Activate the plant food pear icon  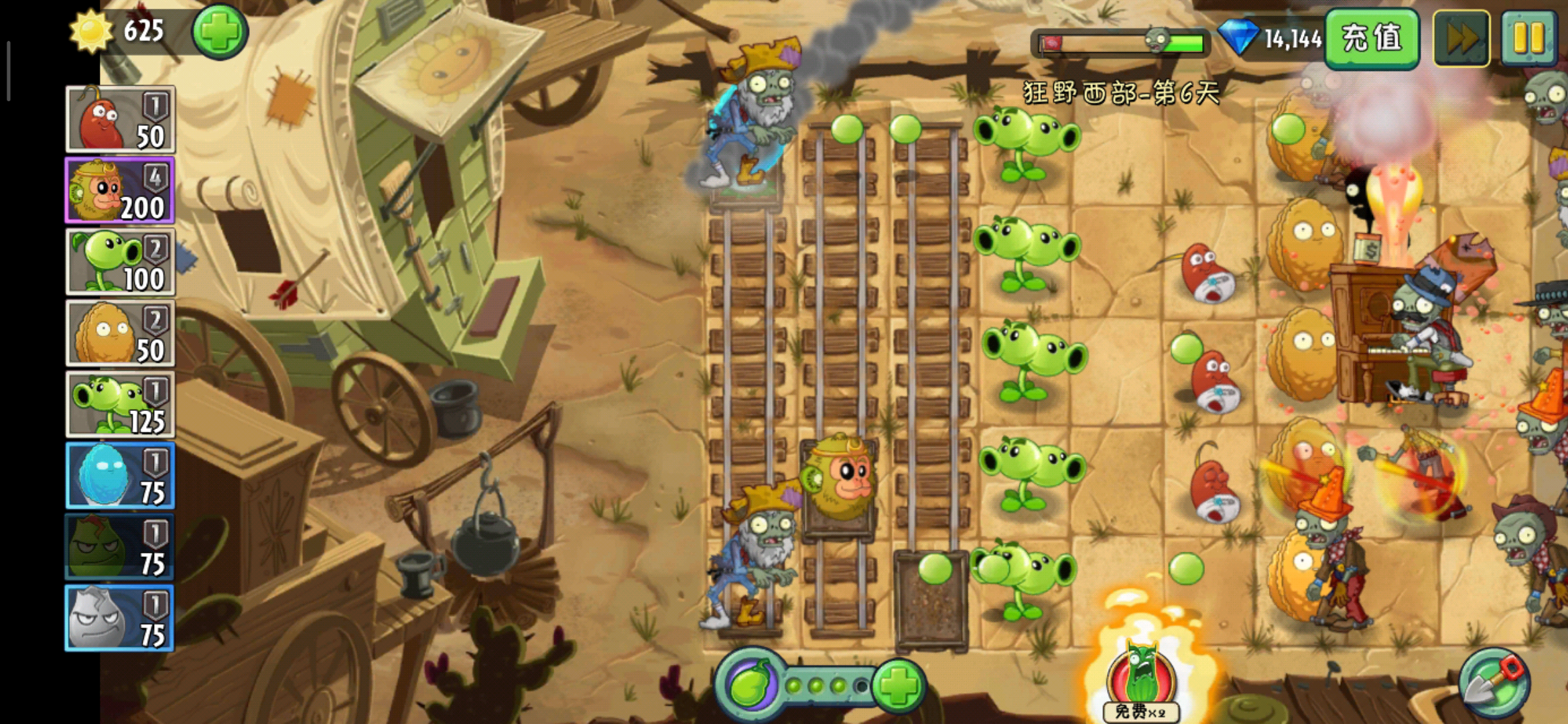751,685
